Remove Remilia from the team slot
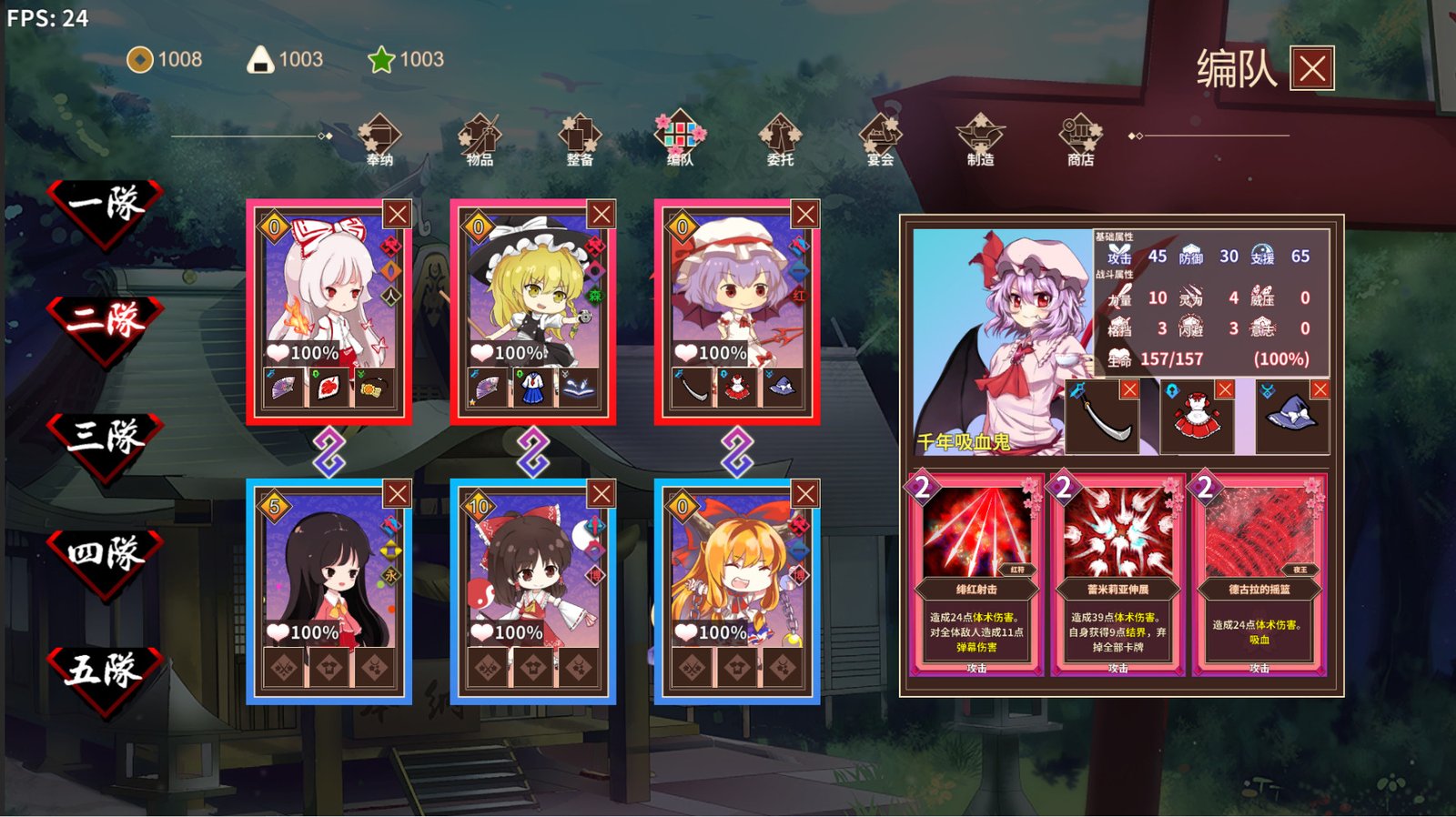1456x817 pixels. [x=804, y=215]
